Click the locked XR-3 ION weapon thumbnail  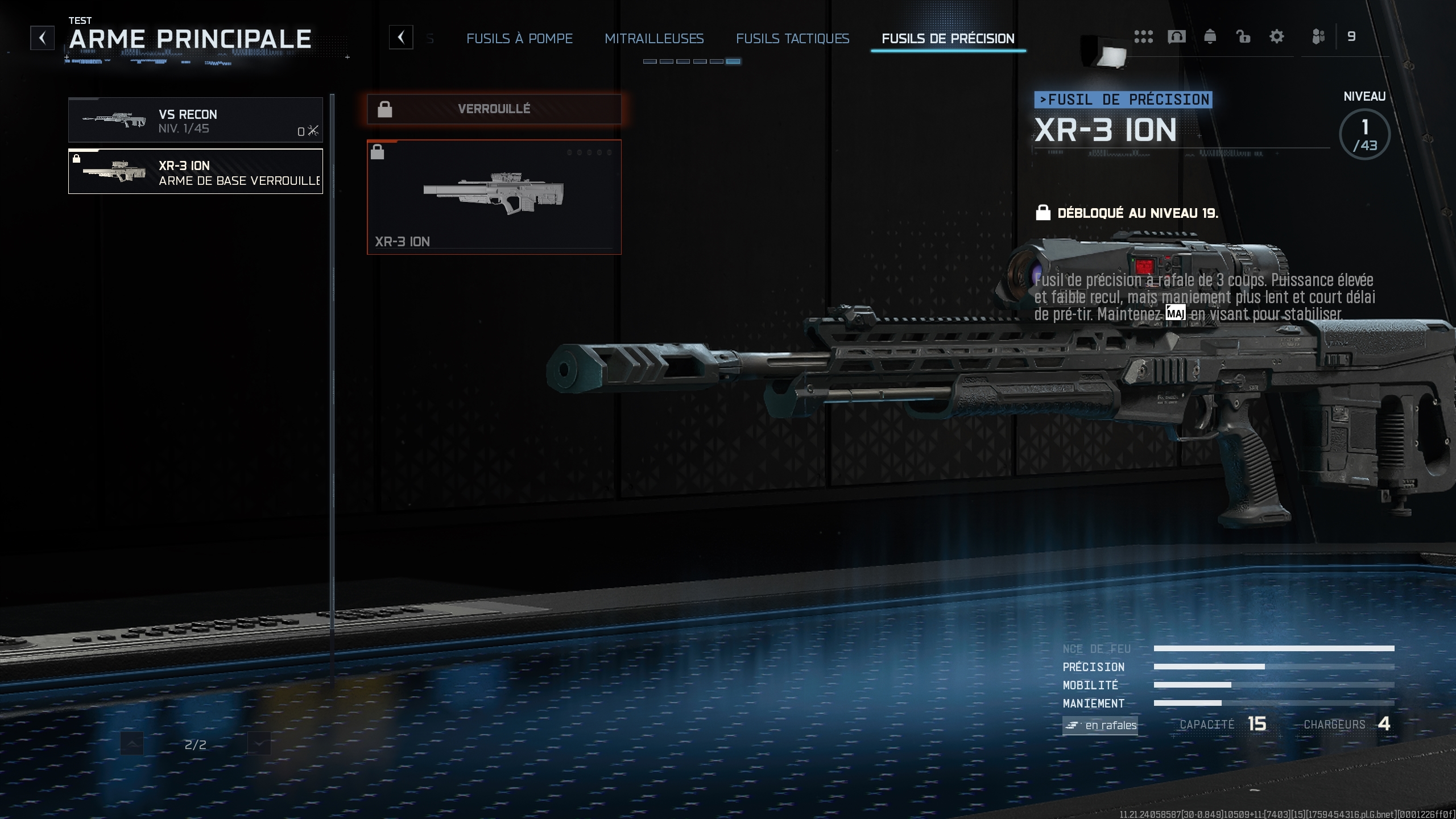pyautogui.click(x=494, y=197)
